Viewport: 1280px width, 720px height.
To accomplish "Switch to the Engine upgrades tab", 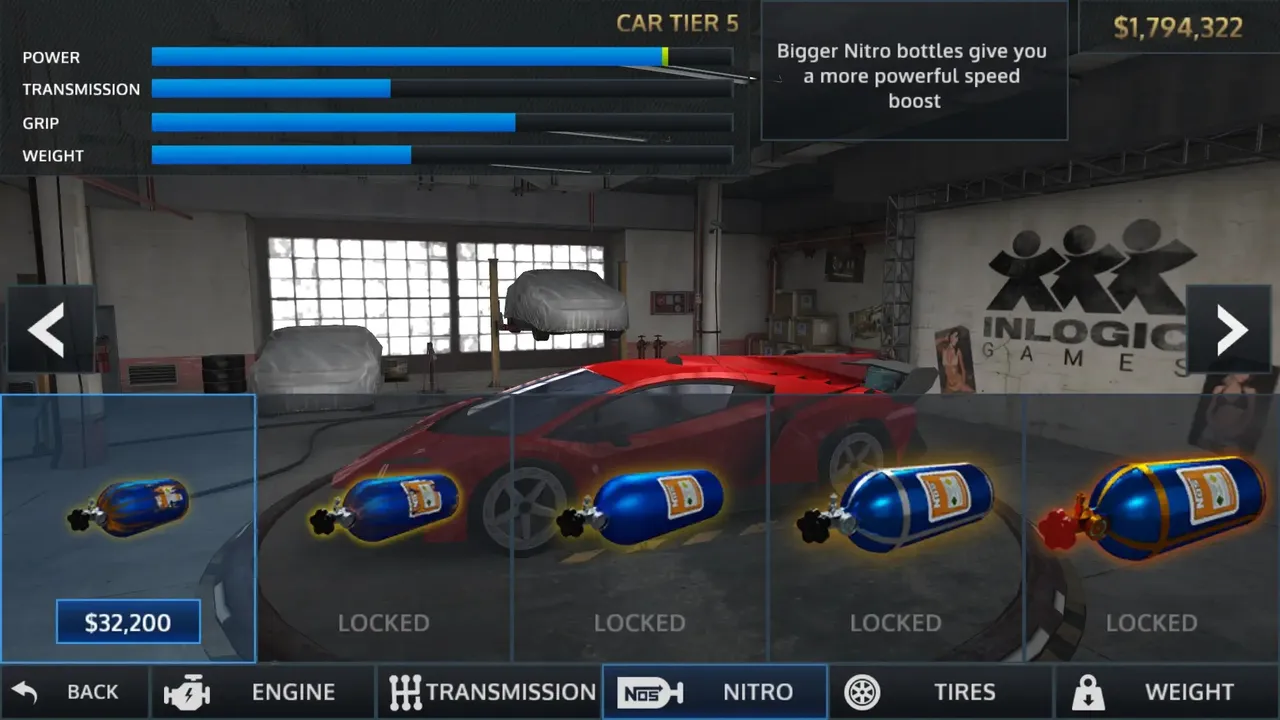I will tap(263, 692).
